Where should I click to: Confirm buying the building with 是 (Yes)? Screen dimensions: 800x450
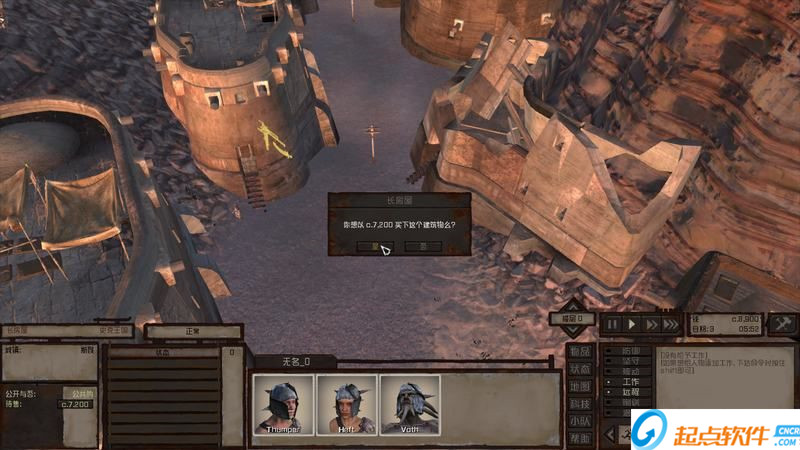(x=376, y=245)
